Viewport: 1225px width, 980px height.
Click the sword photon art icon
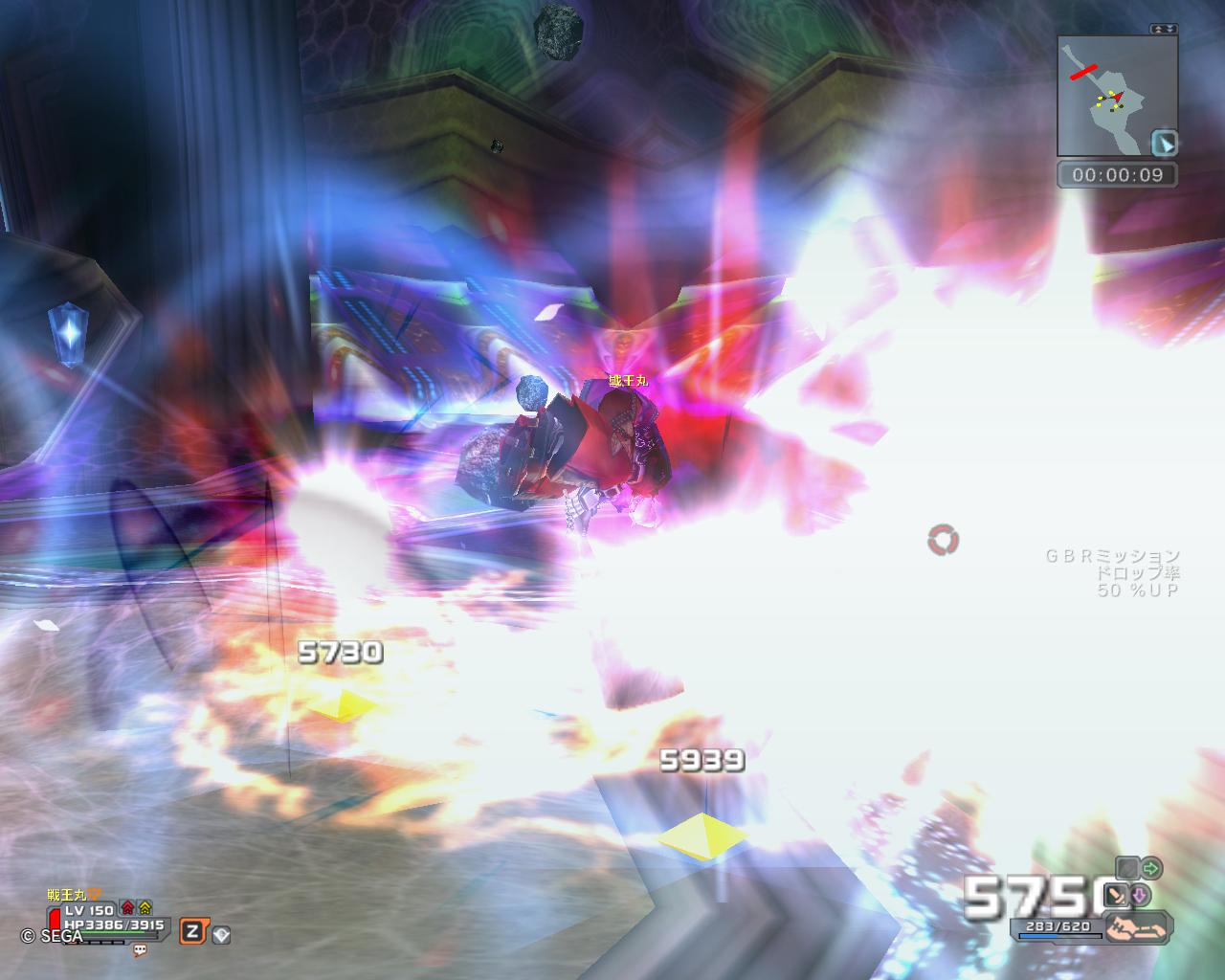(1116, 896)
